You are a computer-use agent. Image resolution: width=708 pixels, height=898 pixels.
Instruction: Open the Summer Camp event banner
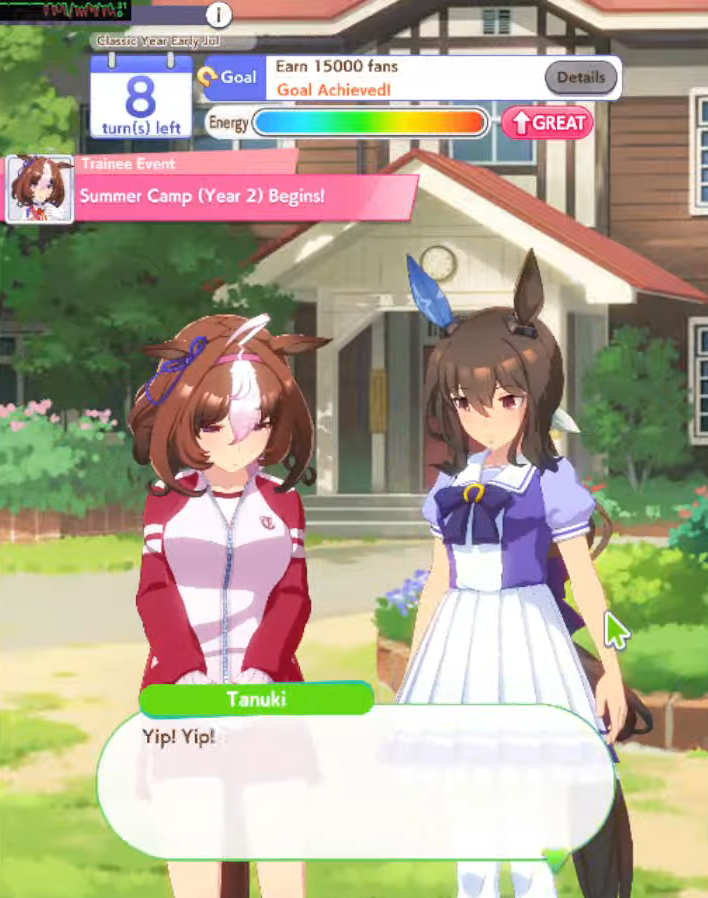pos(245,196)
